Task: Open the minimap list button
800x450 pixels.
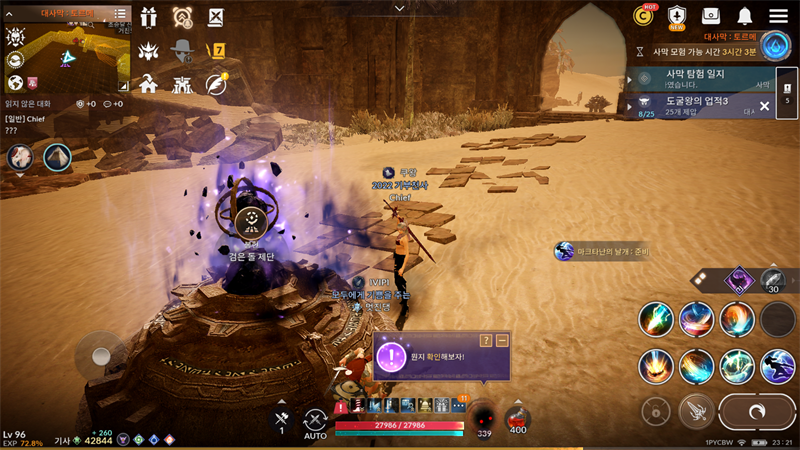Action: [x=121, y=14]
